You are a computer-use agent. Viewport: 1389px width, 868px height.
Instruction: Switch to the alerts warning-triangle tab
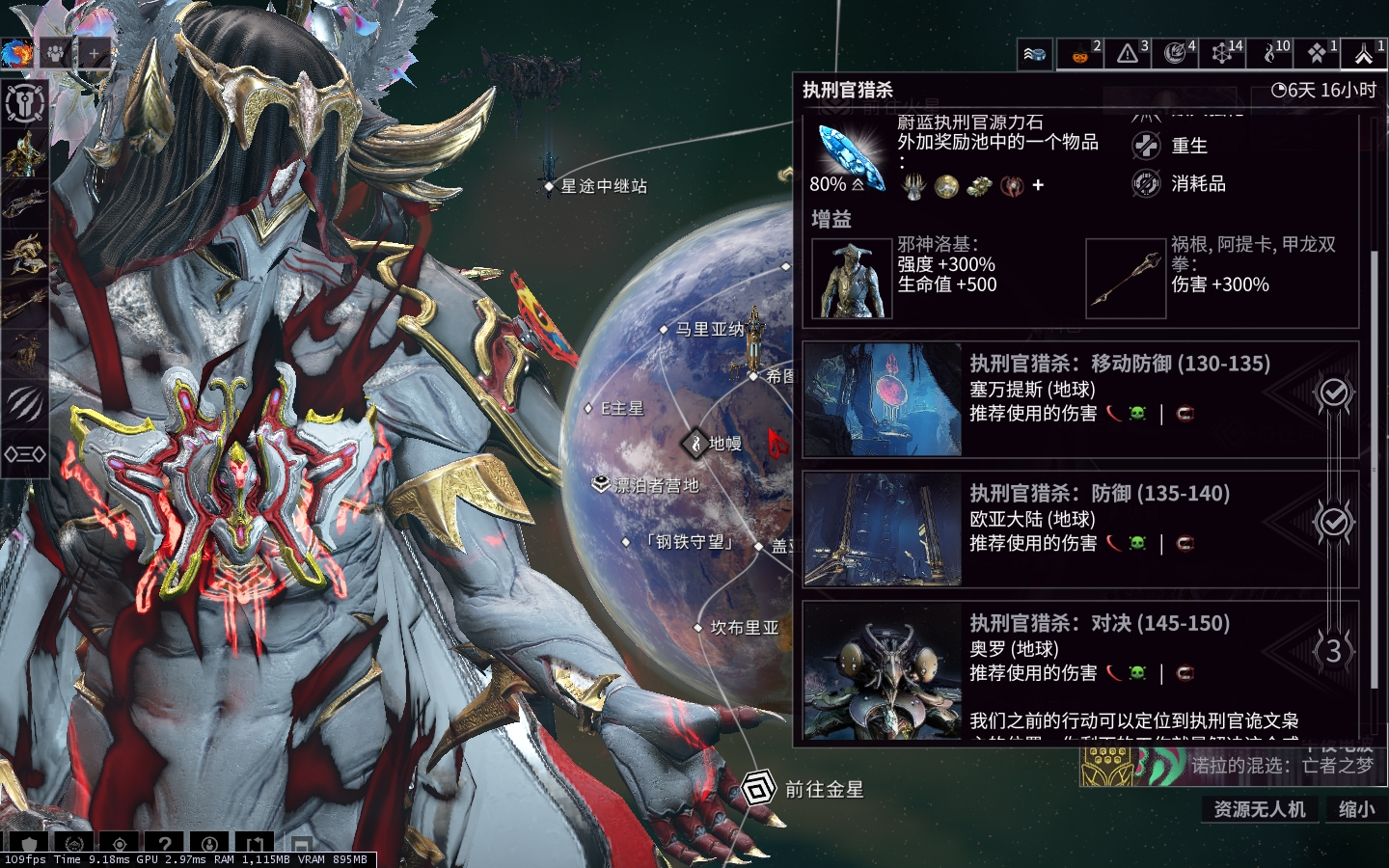[x=1128, y=54]
